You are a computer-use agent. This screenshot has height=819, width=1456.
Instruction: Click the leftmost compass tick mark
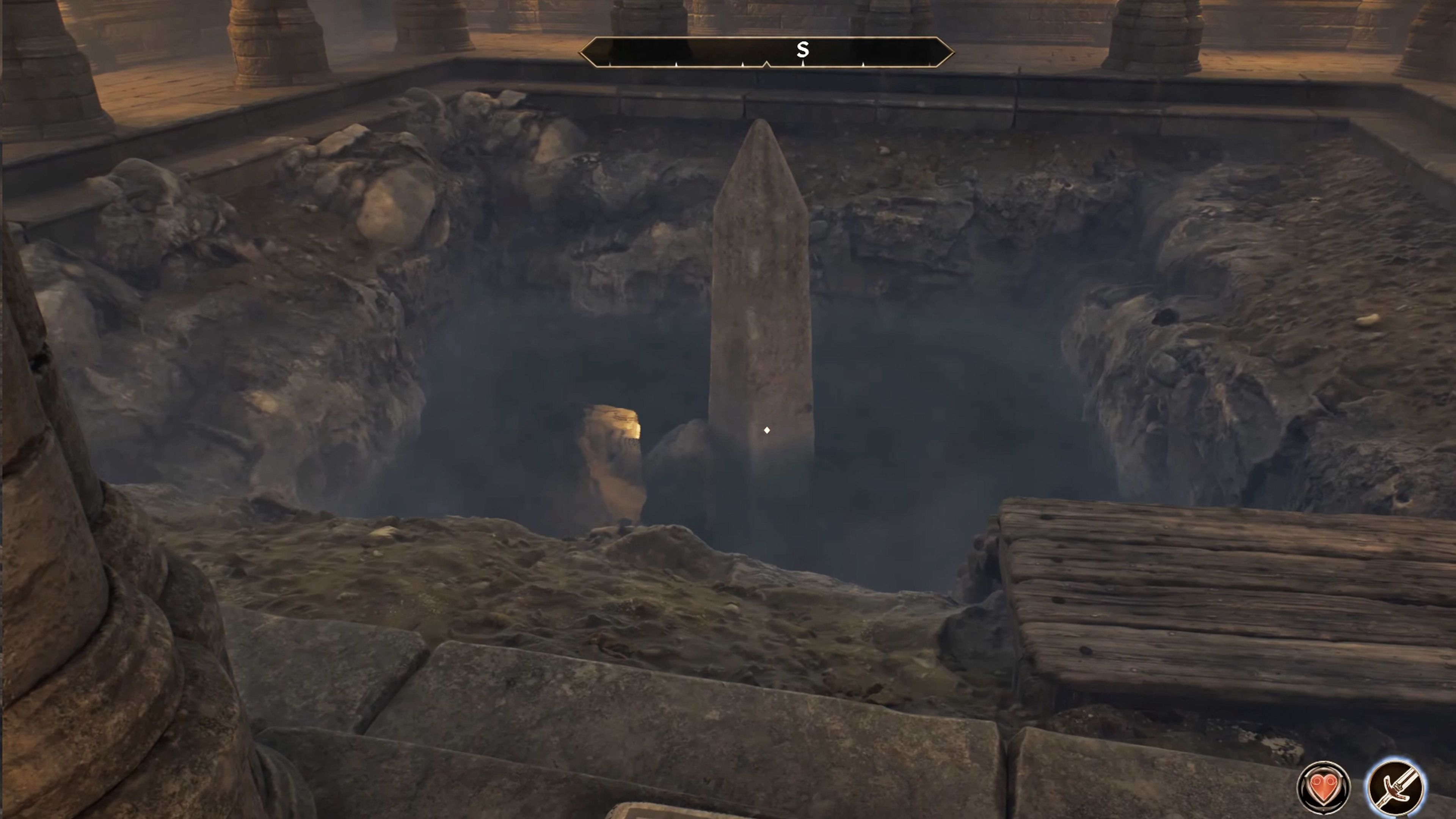tap(610, 64)
